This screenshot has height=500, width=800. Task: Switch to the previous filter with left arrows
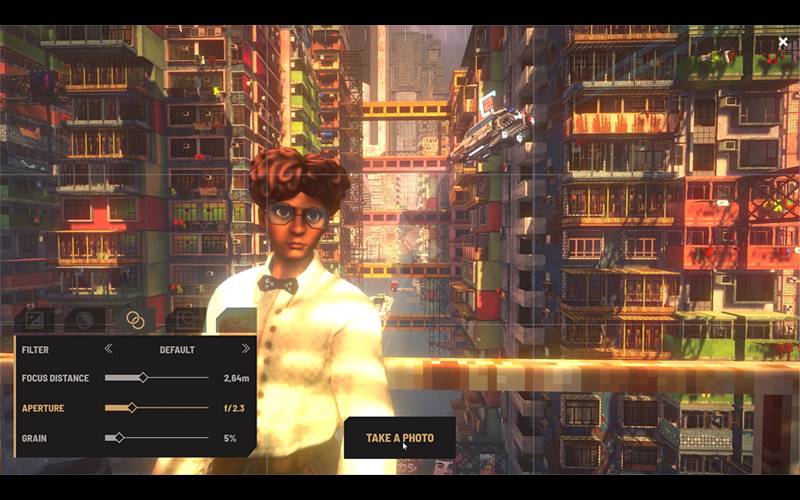point(109,349)
